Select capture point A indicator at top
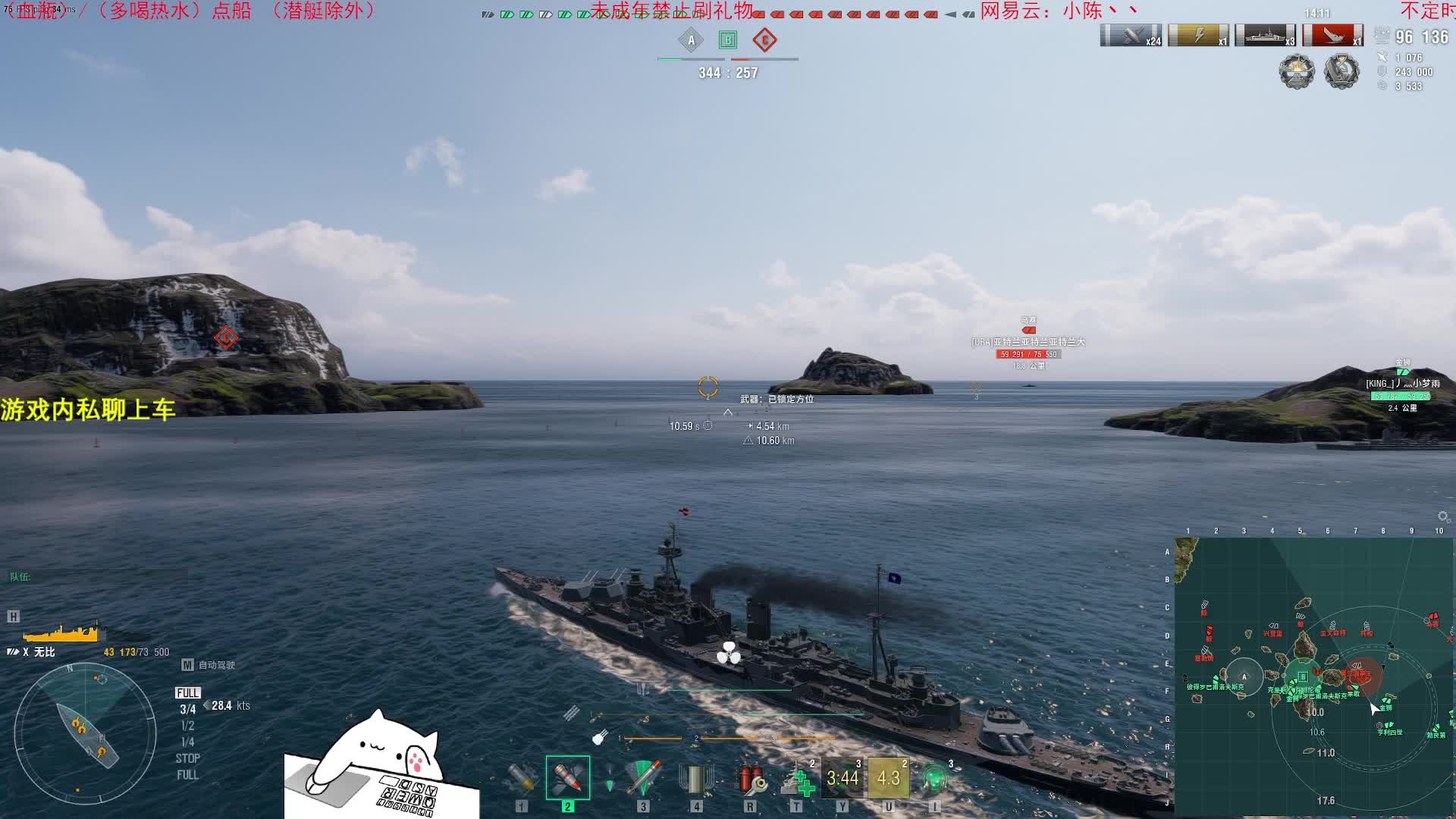The width and height of the screenshot is (1456, 819). coord(691,40)
